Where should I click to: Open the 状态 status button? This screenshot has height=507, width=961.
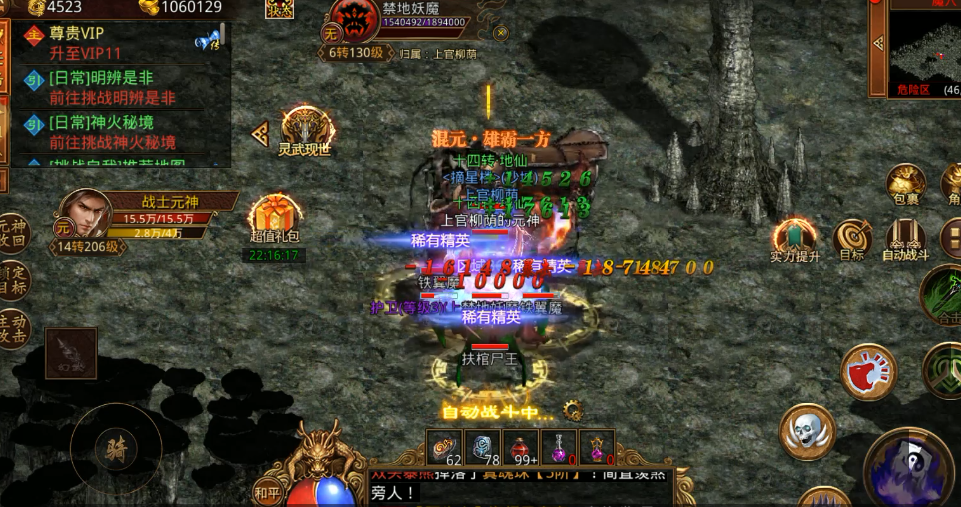pos(279,9)
